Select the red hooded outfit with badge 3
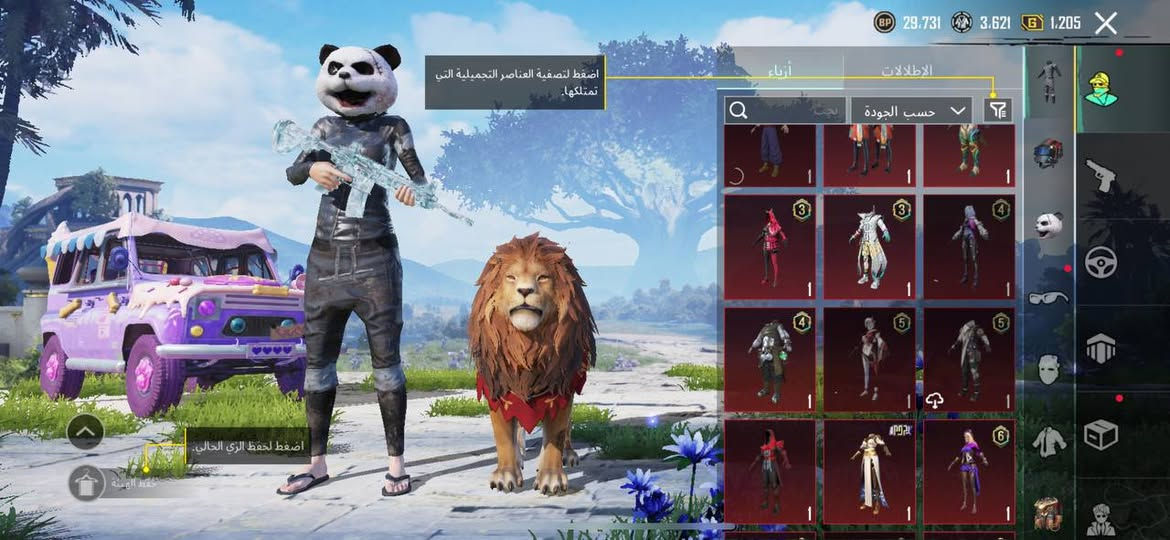The width and height of the screenshot is (1170, 540). [770, 246]
